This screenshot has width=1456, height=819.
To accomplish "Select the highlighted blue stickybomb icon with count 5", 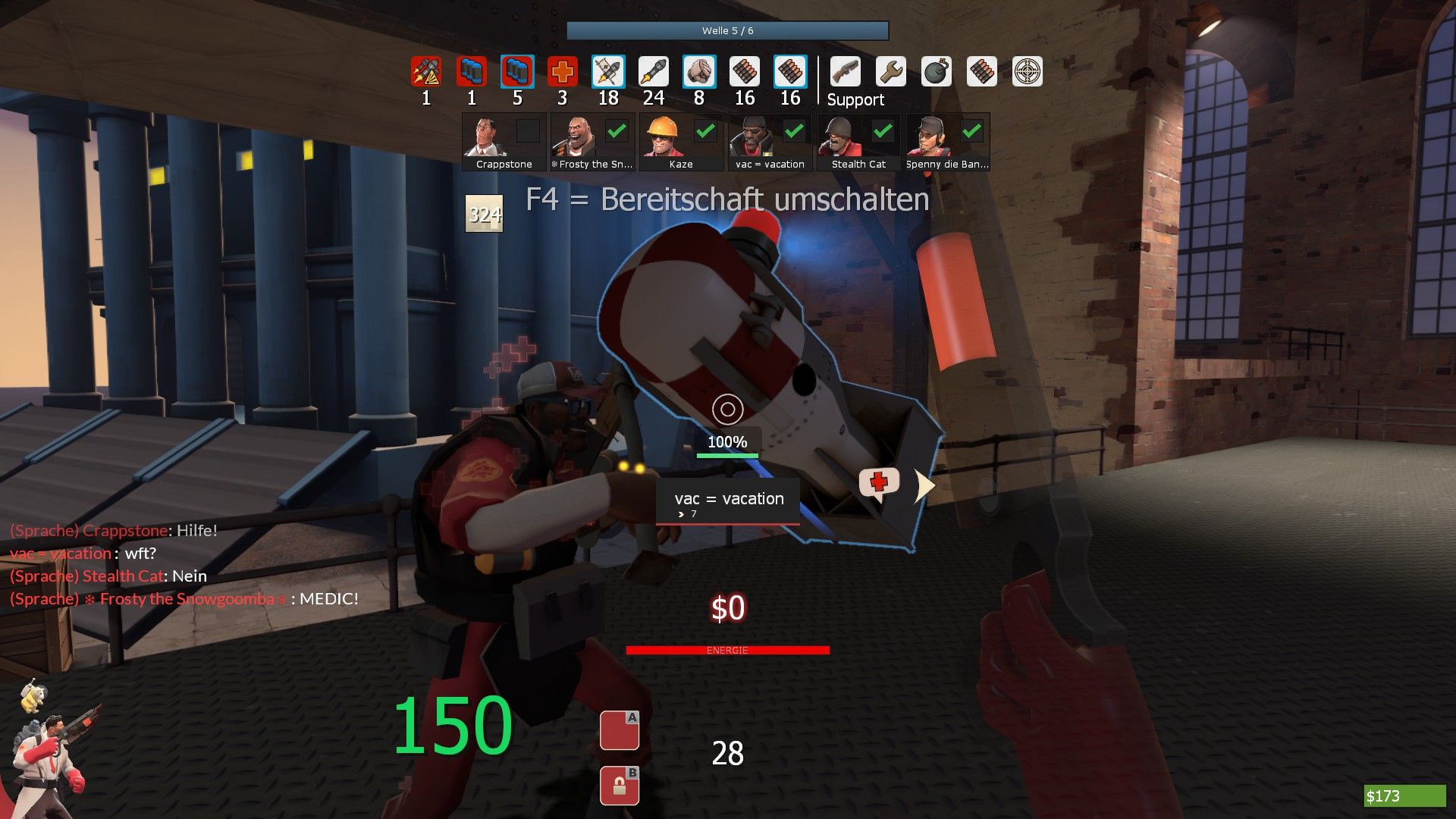I will pyautogui.click(x=517, y=72).
